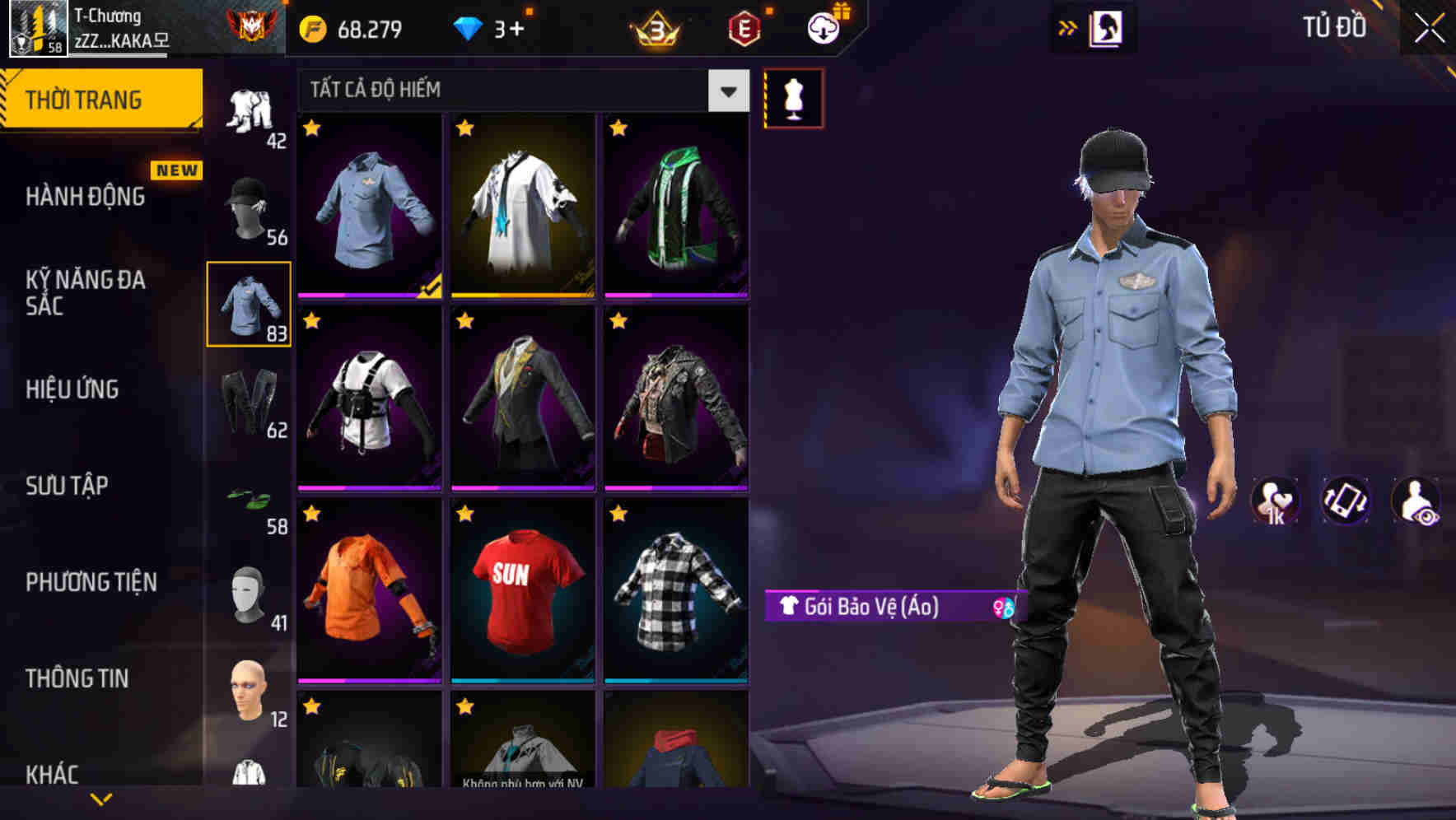Select the pants category icon labeled 62
The image size is (1456, 820).
tap(247, 403)
